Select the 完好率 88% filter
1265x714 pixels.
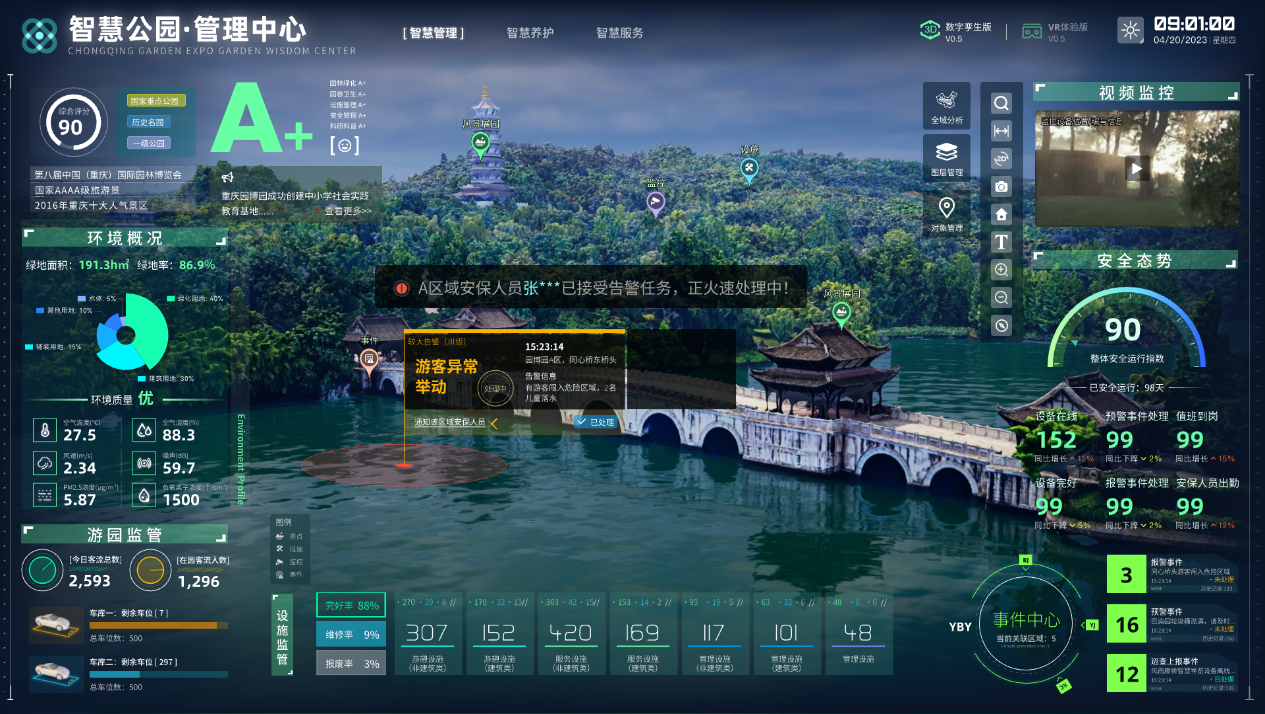350,605
